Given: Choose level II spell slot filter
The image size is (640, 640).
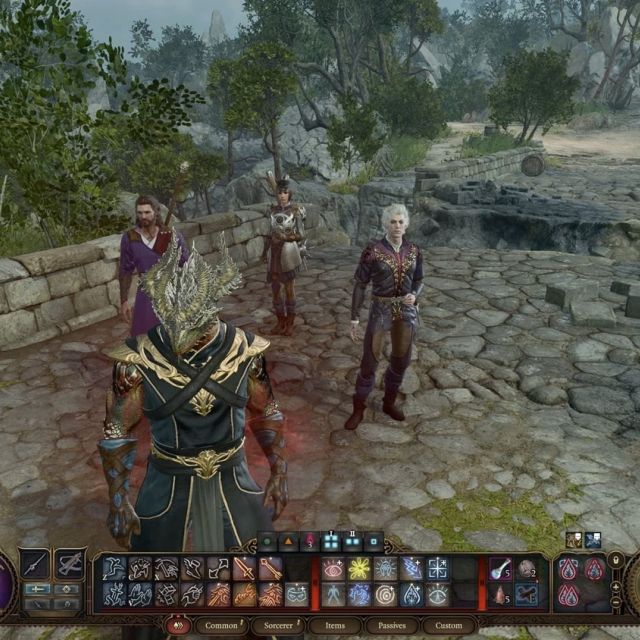Looking at the screenshot, I should pos(352,543).
